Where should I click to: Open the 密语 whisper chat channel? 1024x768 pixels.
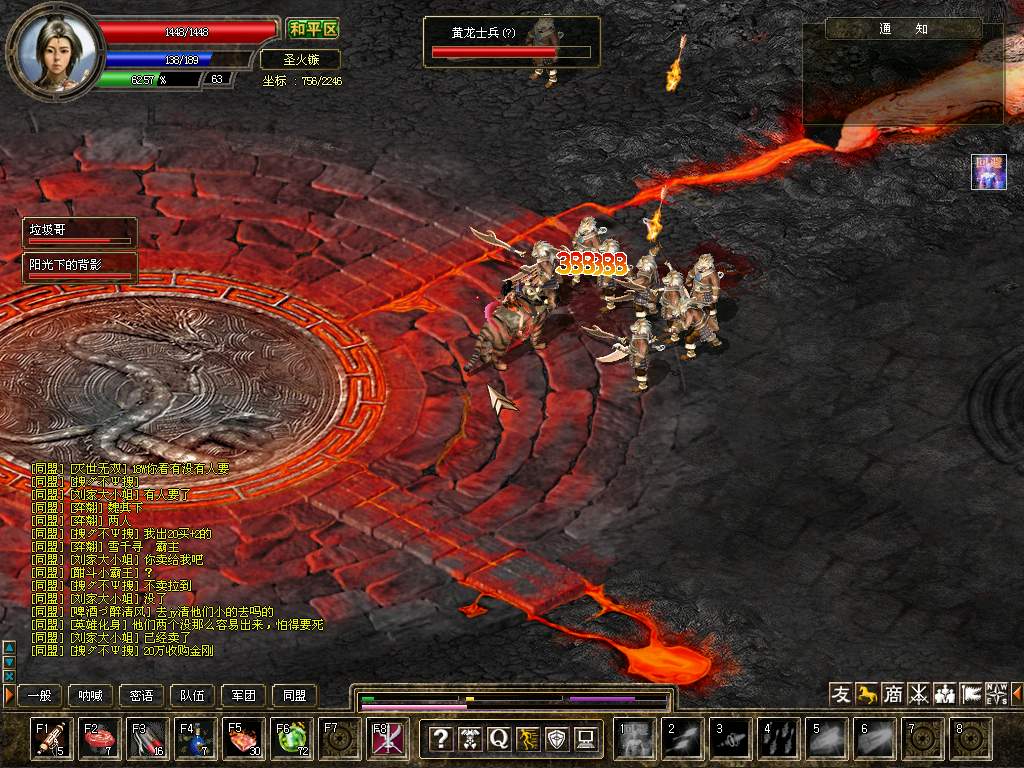pos(142,695)
